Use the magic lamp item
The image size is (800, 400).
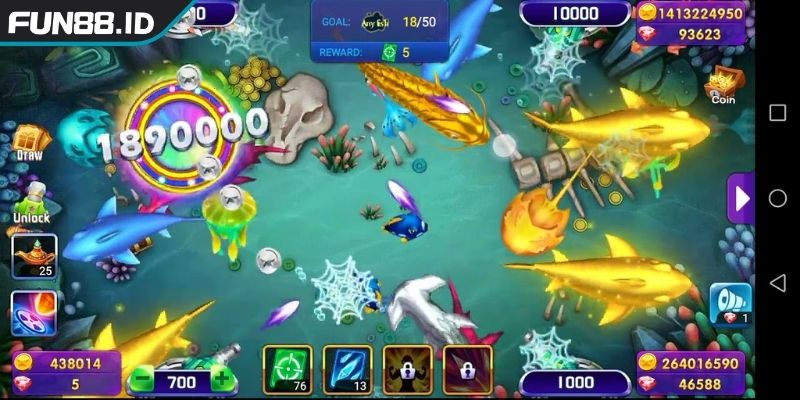point(33,256)
